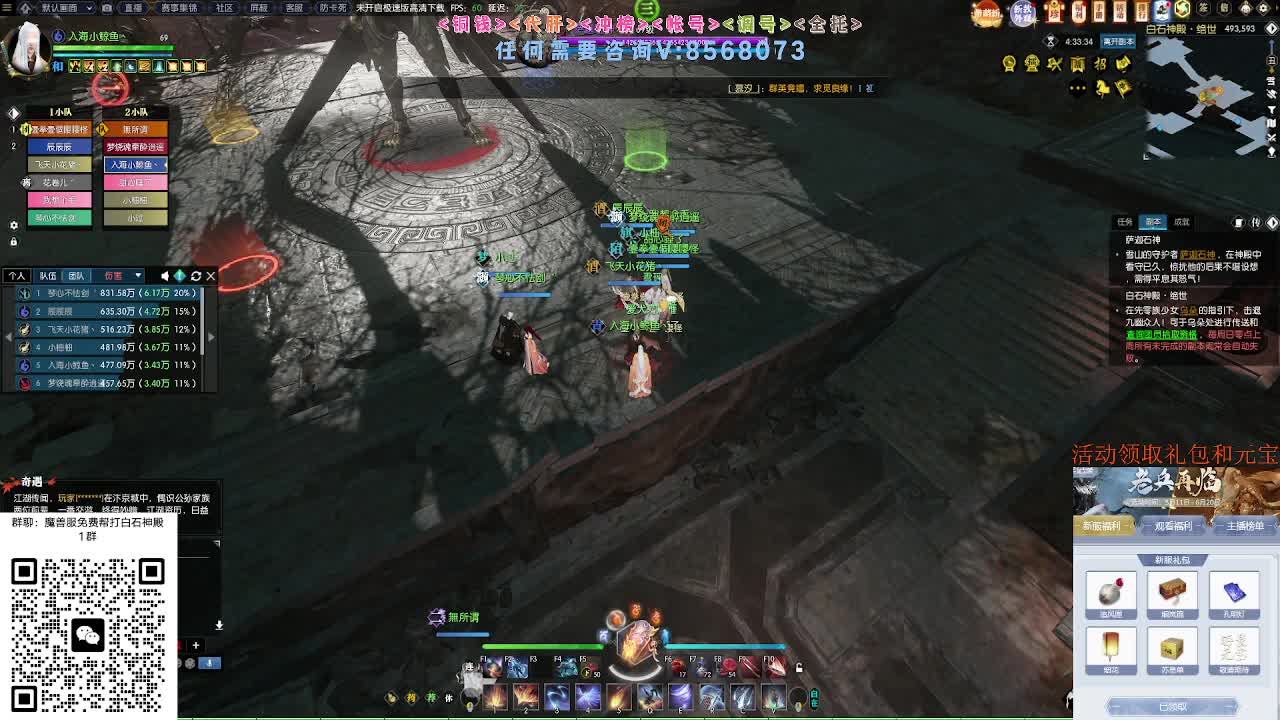This screenshot has height=720, width=1280.
Task: Open the 伤害 damage type dropdown in the meter
Action: tap(125, 275)
